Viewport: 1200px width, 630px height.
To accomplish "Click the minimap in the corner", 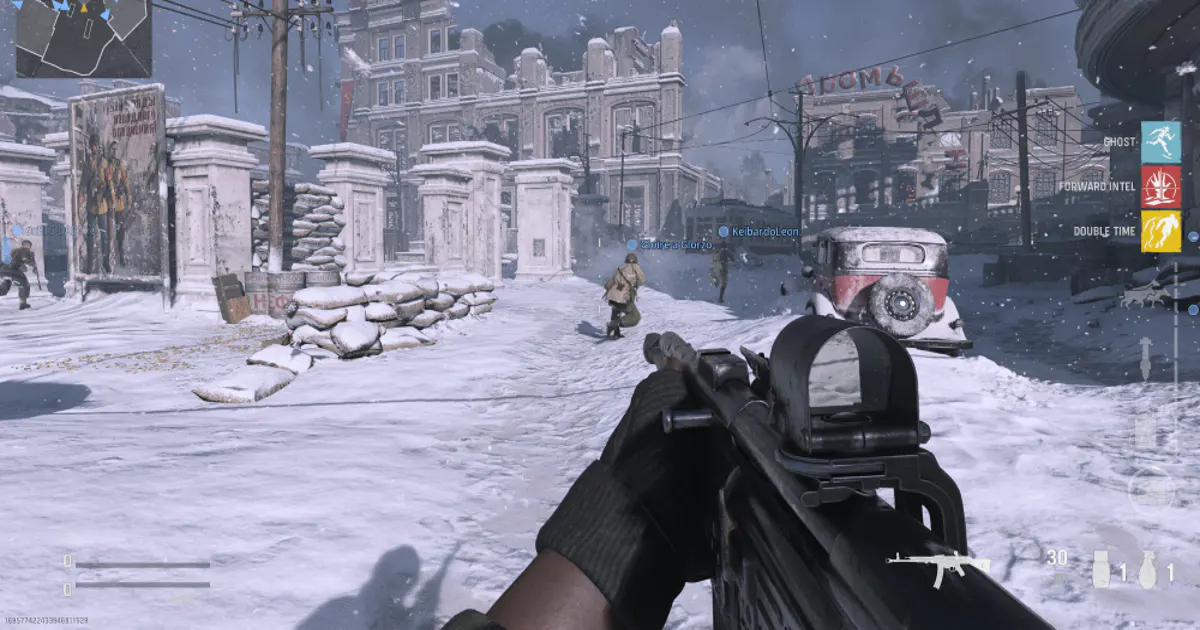I will (x=83, y=38).
